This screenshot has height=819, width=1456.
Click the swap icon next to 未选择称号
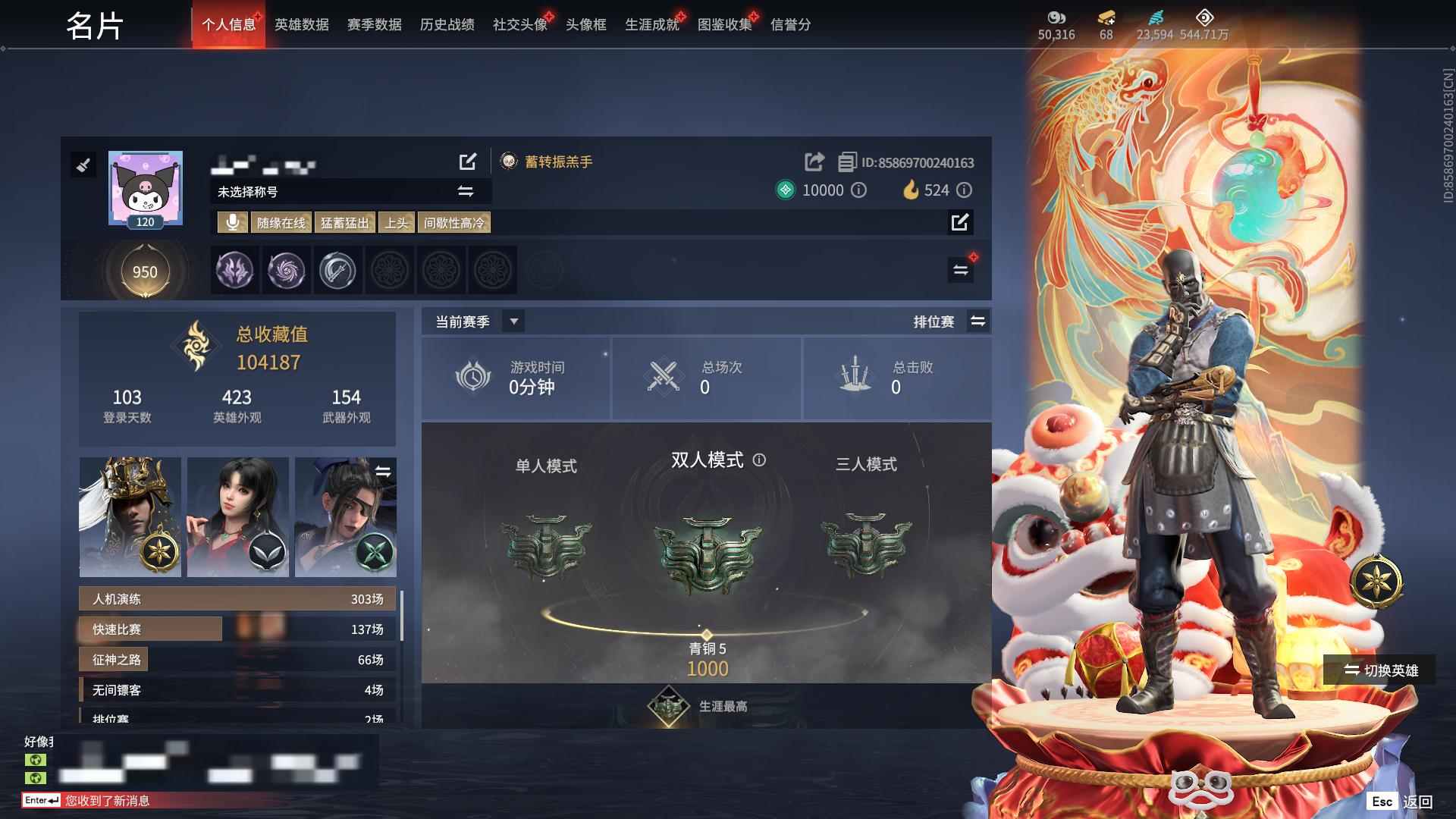pos(465,192)
